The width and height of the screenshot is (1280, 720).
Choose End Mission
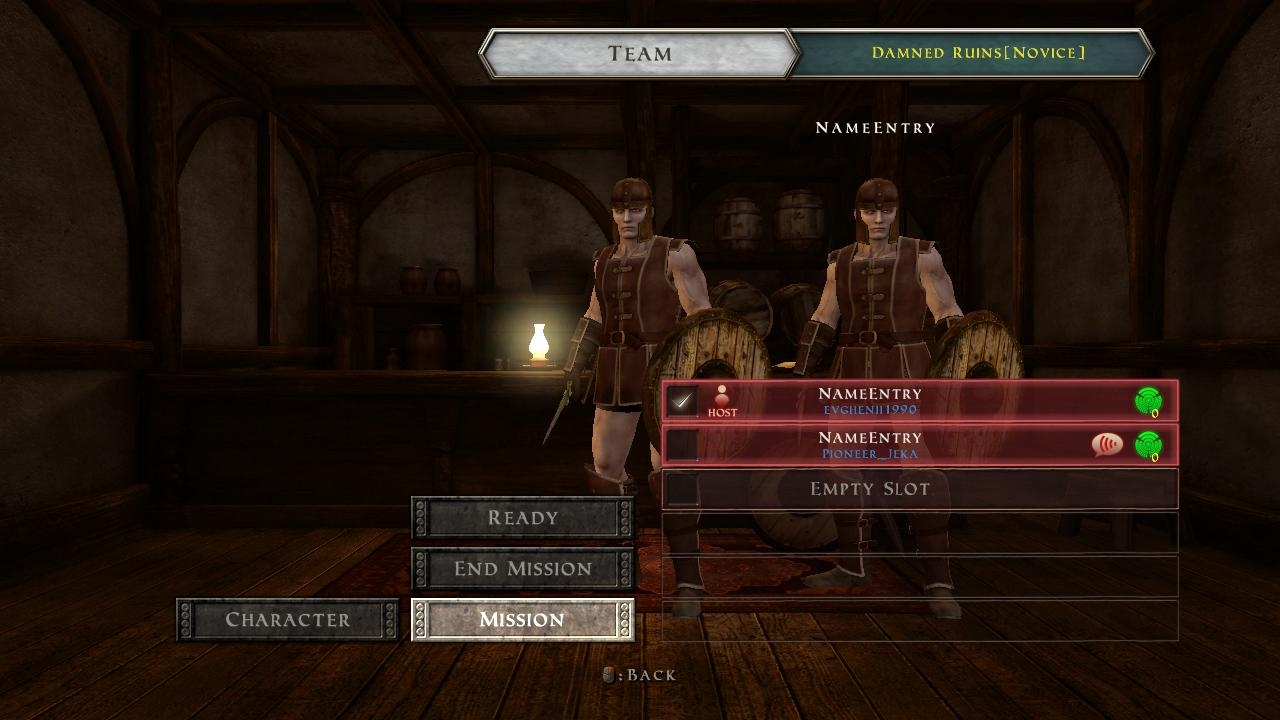[522, 569]
